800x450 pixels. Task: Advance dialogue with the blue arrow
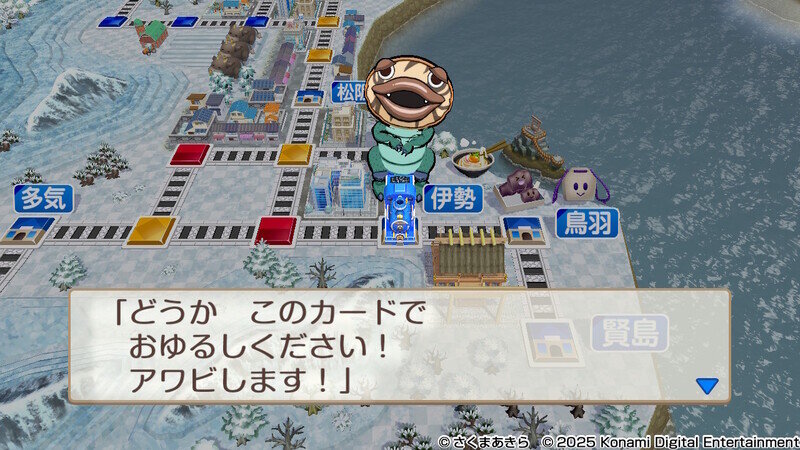pos(707,385)
